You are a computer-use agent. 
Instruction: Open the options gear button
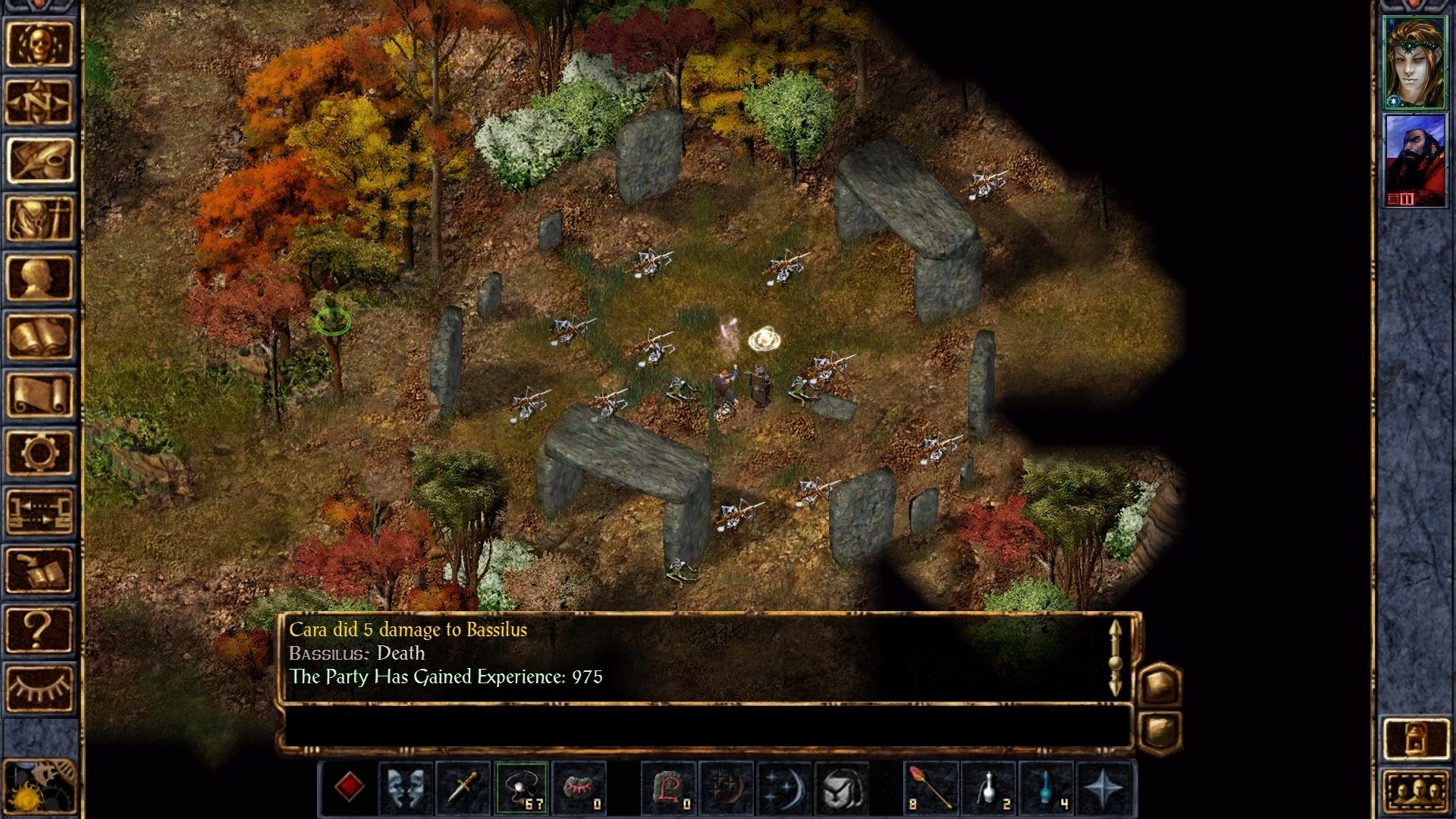tap(39, 453)
